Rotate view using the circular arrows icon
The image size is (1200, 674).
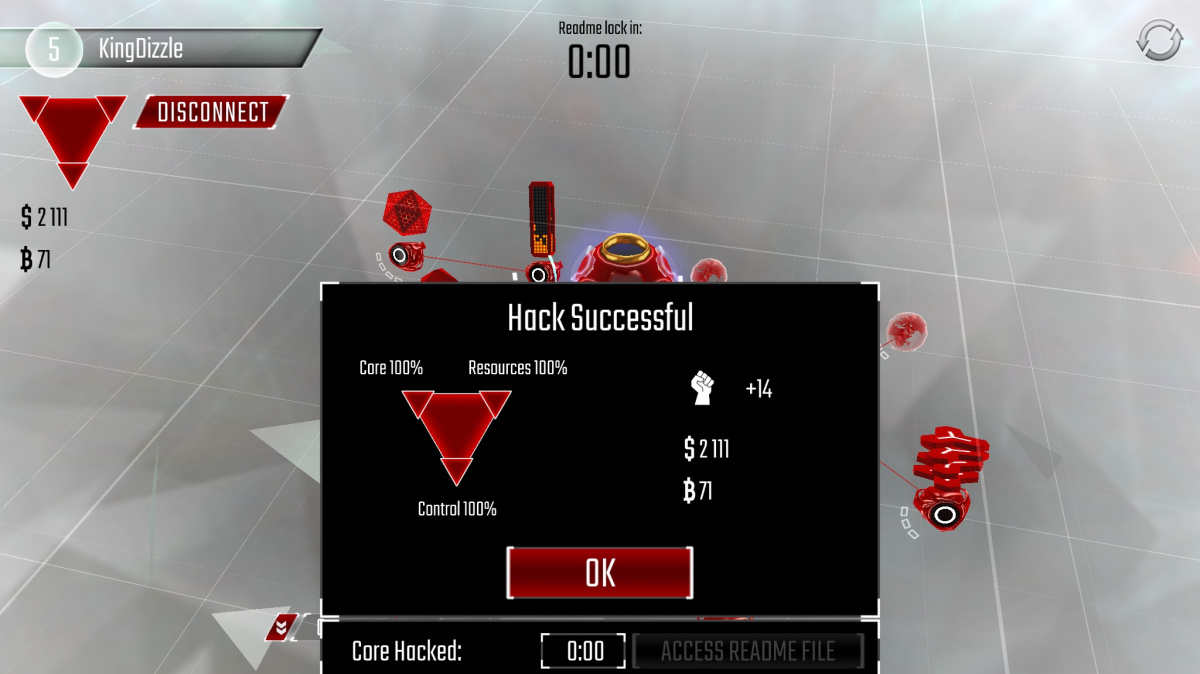(x=1158, y=40)
